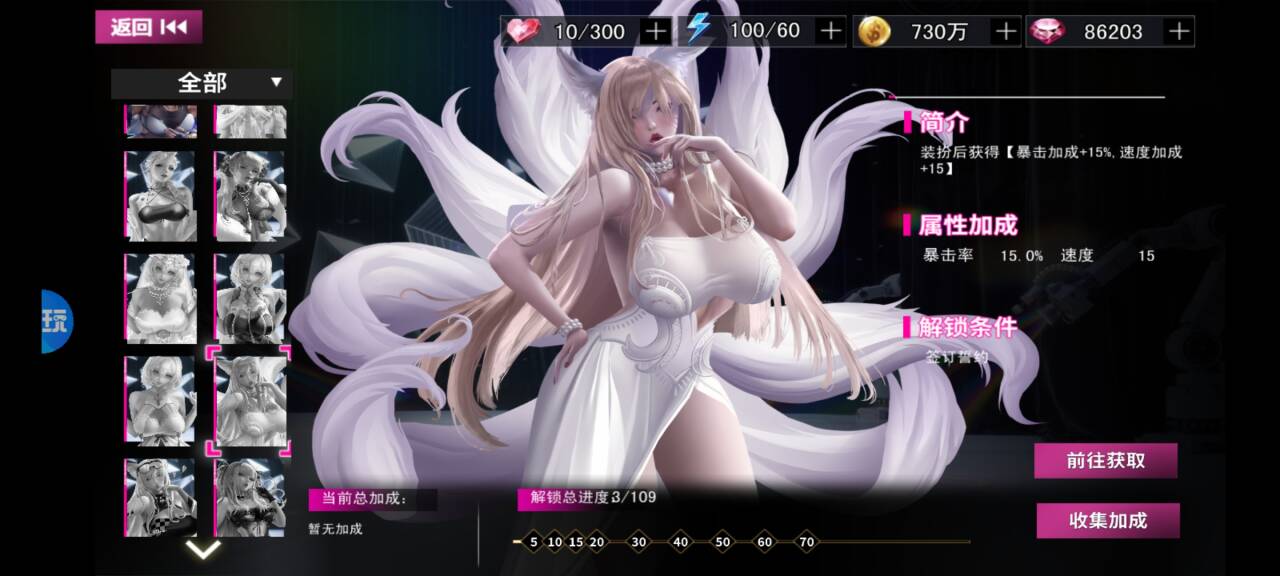
Task: Select the highlighted fox-eared costume thumbnail
Action: pyautogui.click(x=250, y=401)
